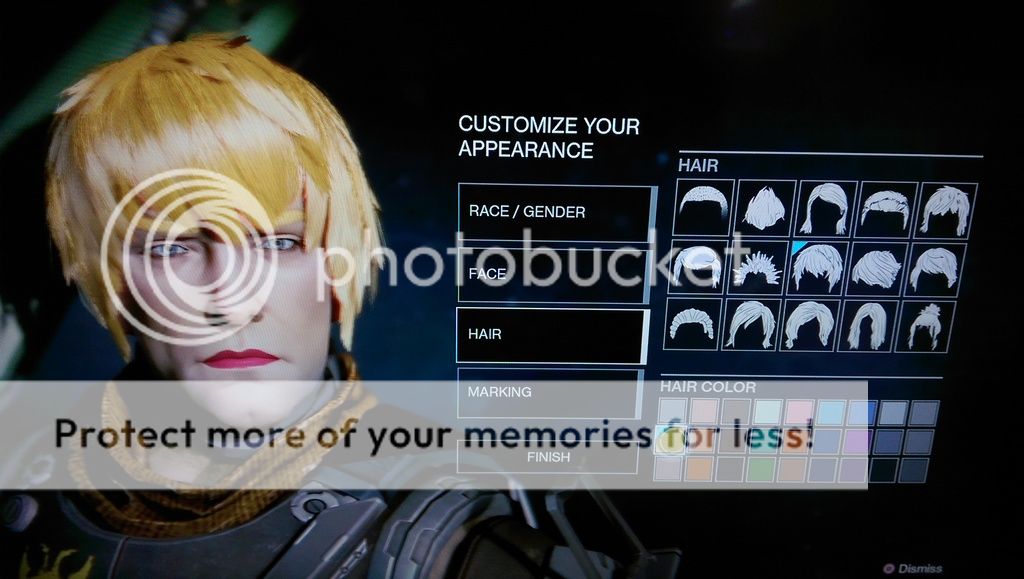Select the Face customization option
The height and width of the screenshot is (579, 1024).
pyautogui.click(x=555, y=273)
